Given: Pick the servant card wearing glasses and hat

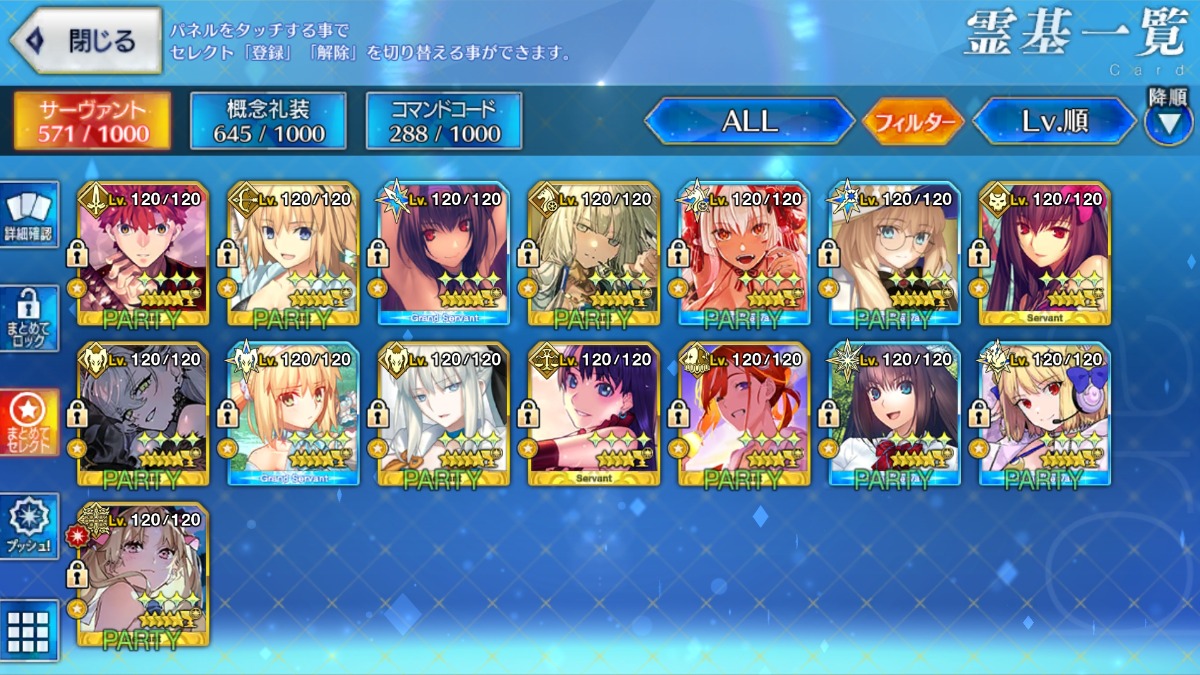Looking at the screenshot, I should pyautogui.click(x=894, y=254).
